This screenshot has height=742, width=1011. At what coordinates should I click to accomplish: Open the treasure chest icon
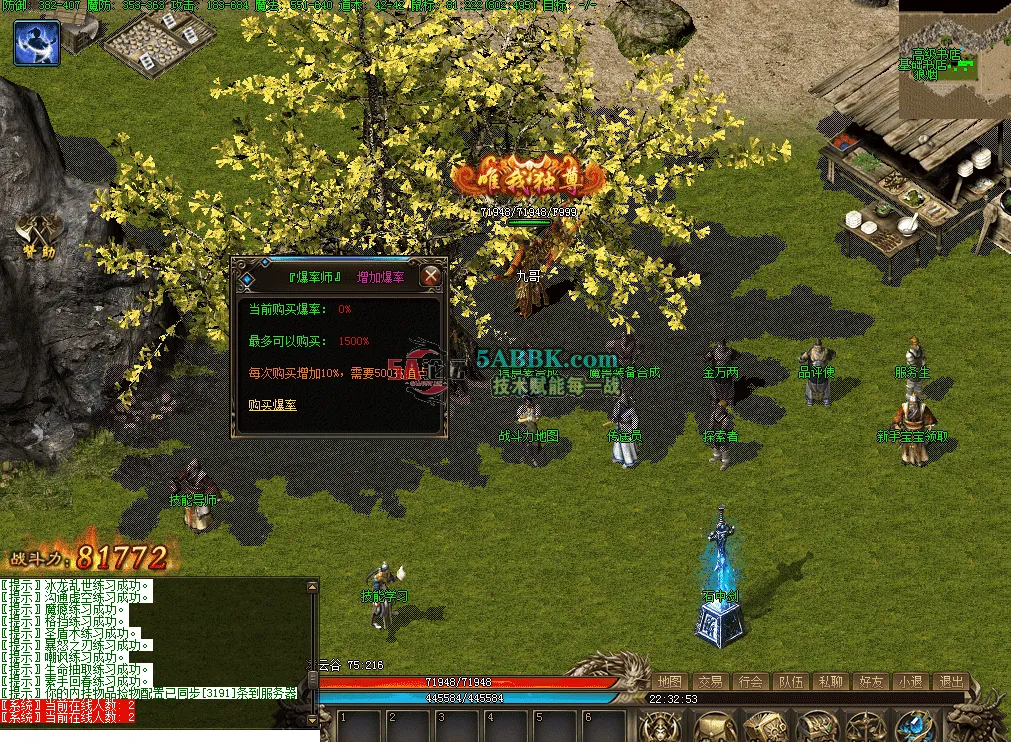coord(817,727)
